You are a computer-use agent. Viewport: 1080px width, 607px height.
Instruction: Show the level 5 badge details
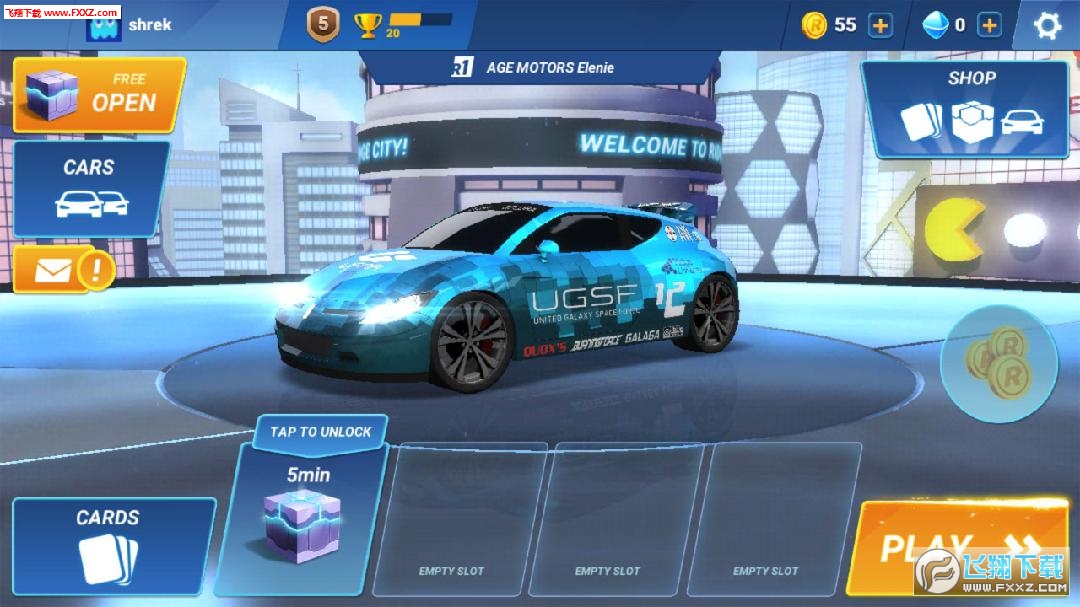[323, 24]
